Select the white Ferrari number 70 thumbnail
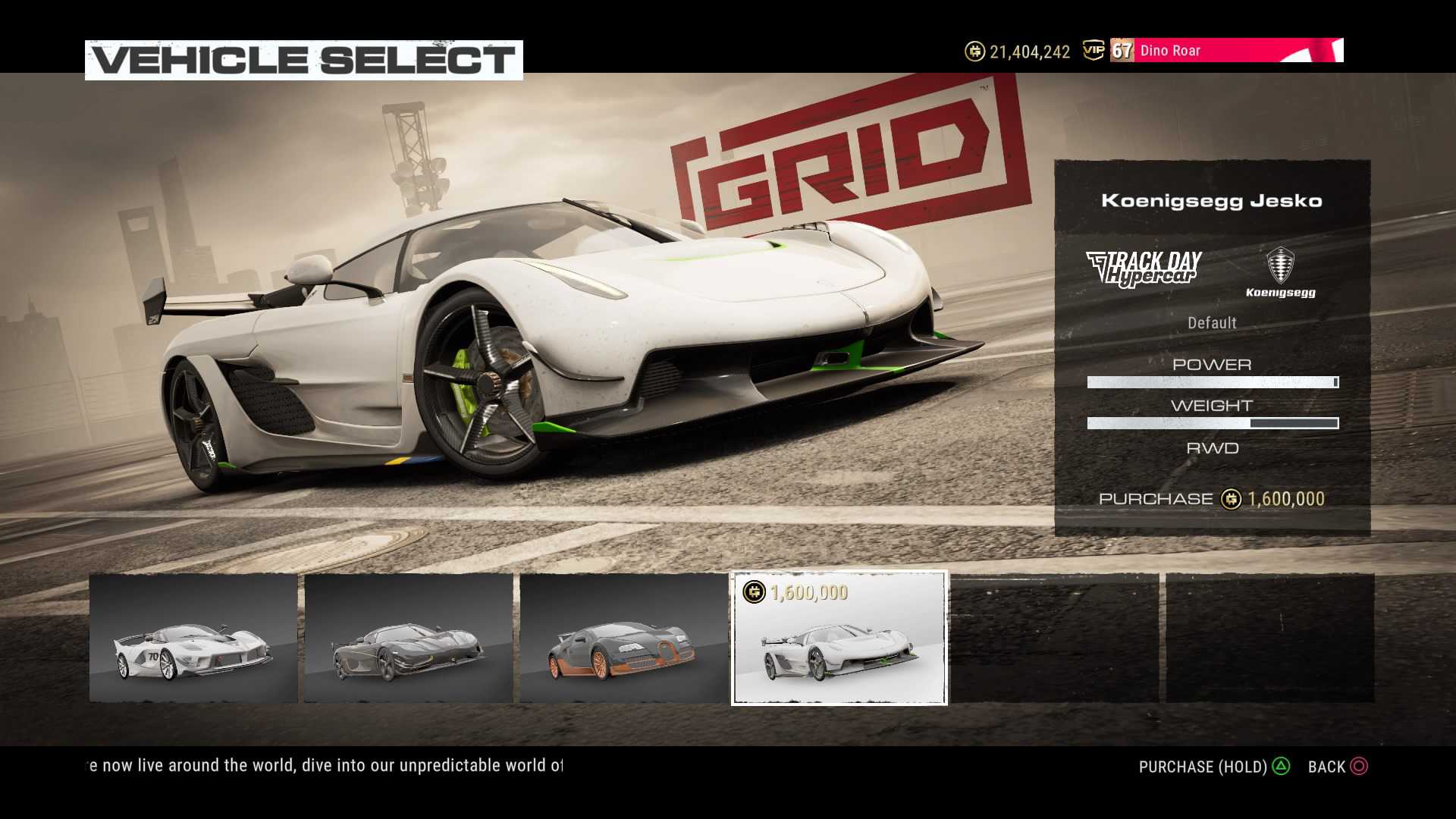The width and height of the screenshot is (1456, 819). coord(193,638)
